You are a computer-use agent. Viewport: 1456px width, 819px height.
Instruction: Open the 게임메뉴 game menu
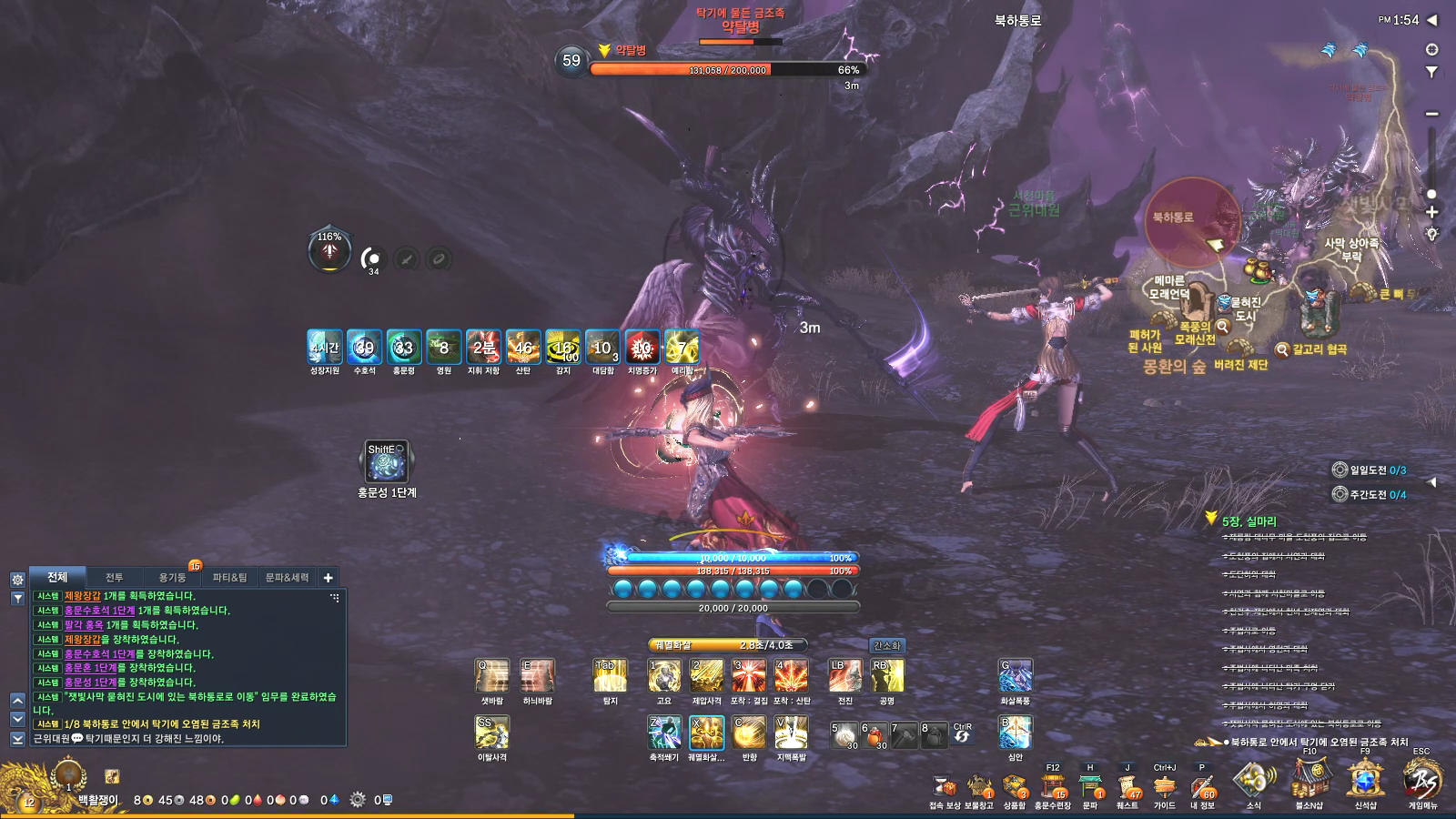tap(1421, 781)
